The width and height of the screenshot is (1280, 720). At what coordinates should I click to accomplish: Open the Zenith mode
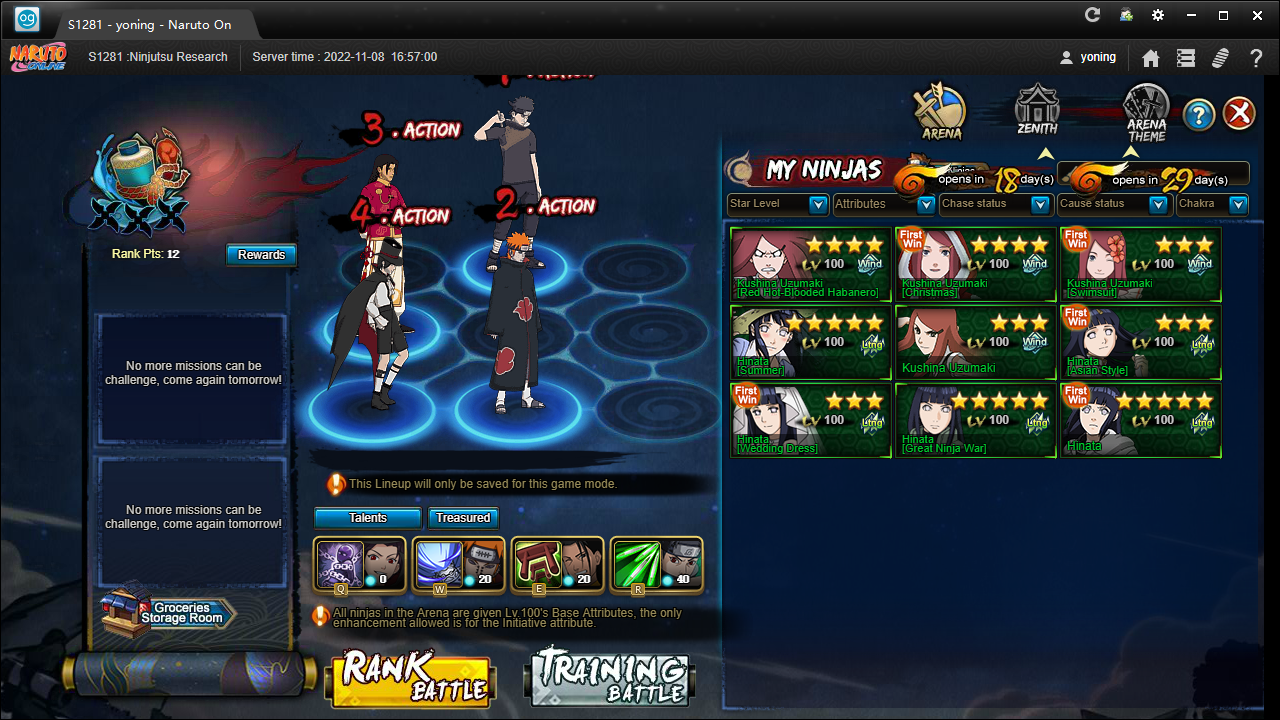(1037, 110)
